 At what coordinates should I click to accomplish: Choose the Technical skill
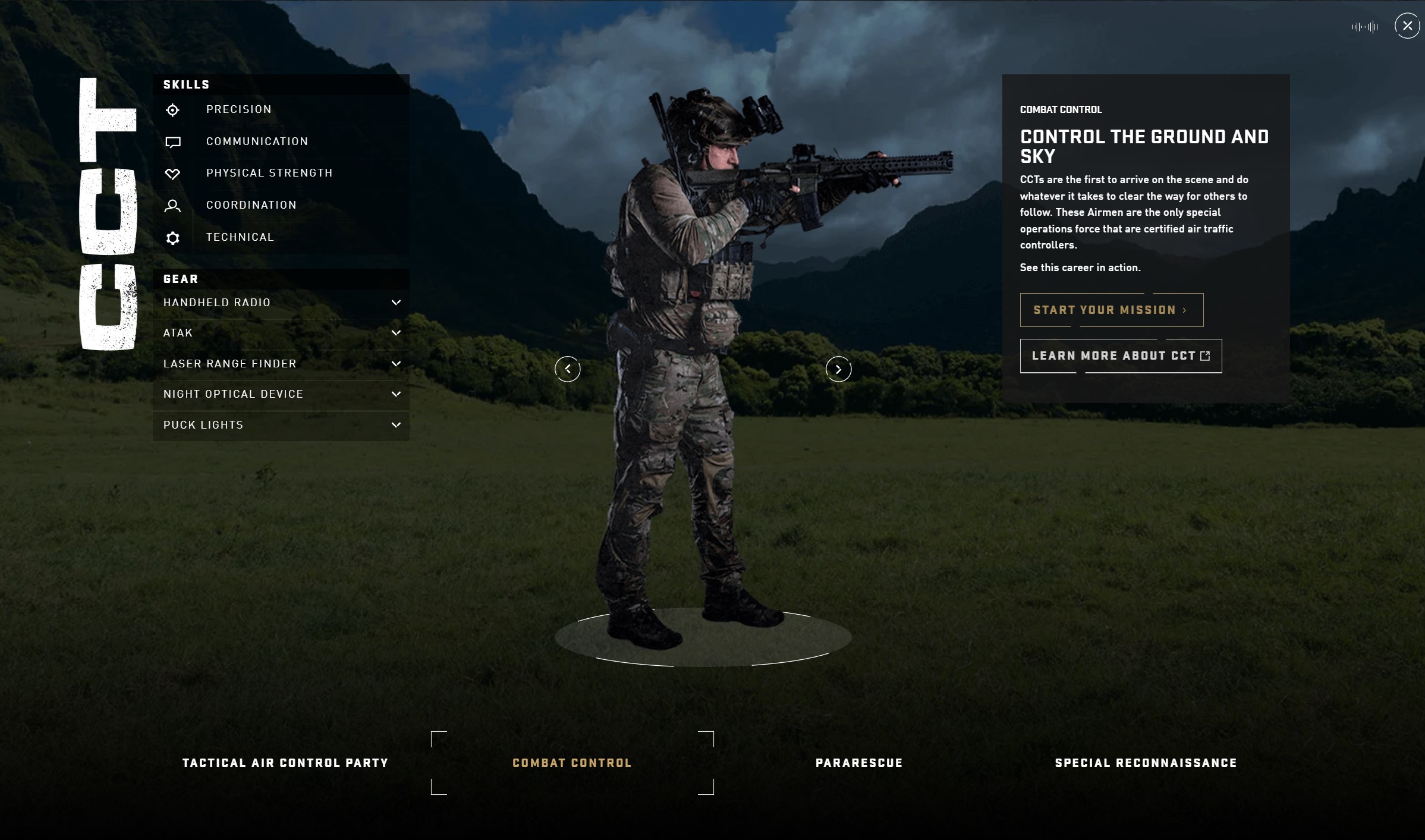[x=240, y=237]
